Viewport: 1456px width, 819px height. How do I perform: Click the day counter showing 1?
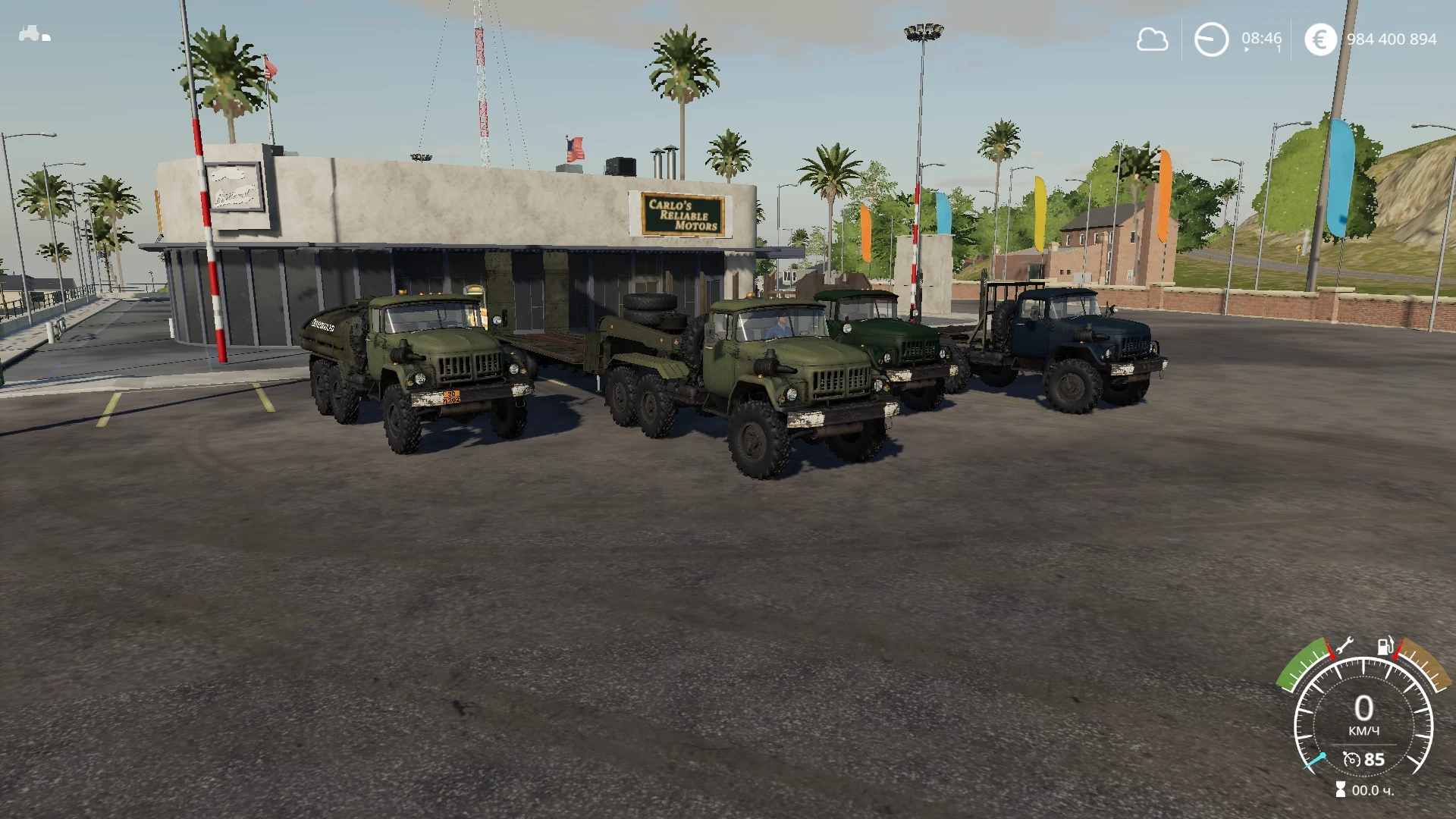(1279, 50)
